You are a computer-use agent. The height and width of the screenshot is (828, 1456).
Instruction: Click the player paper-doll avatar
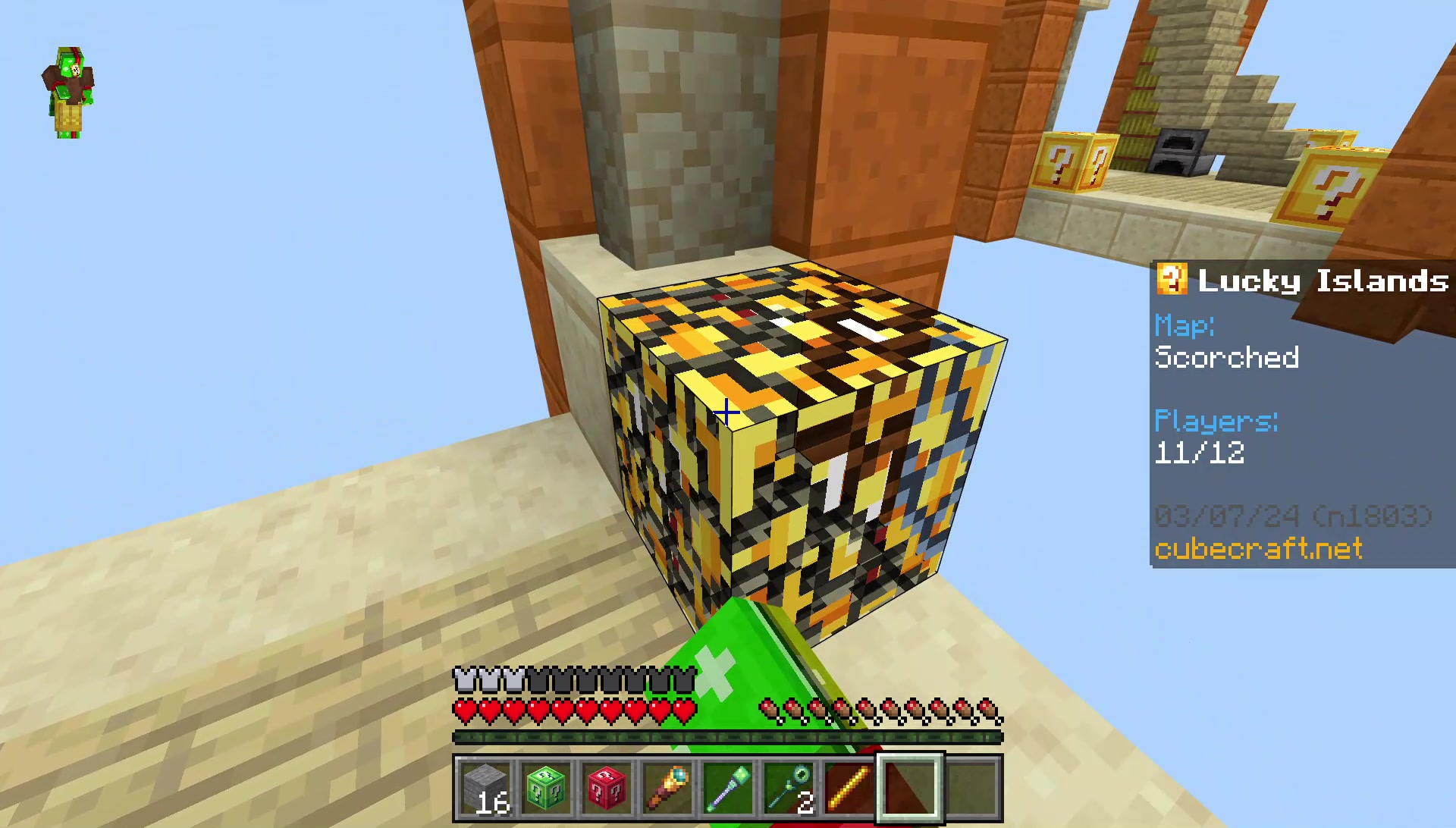click(68, 93)
